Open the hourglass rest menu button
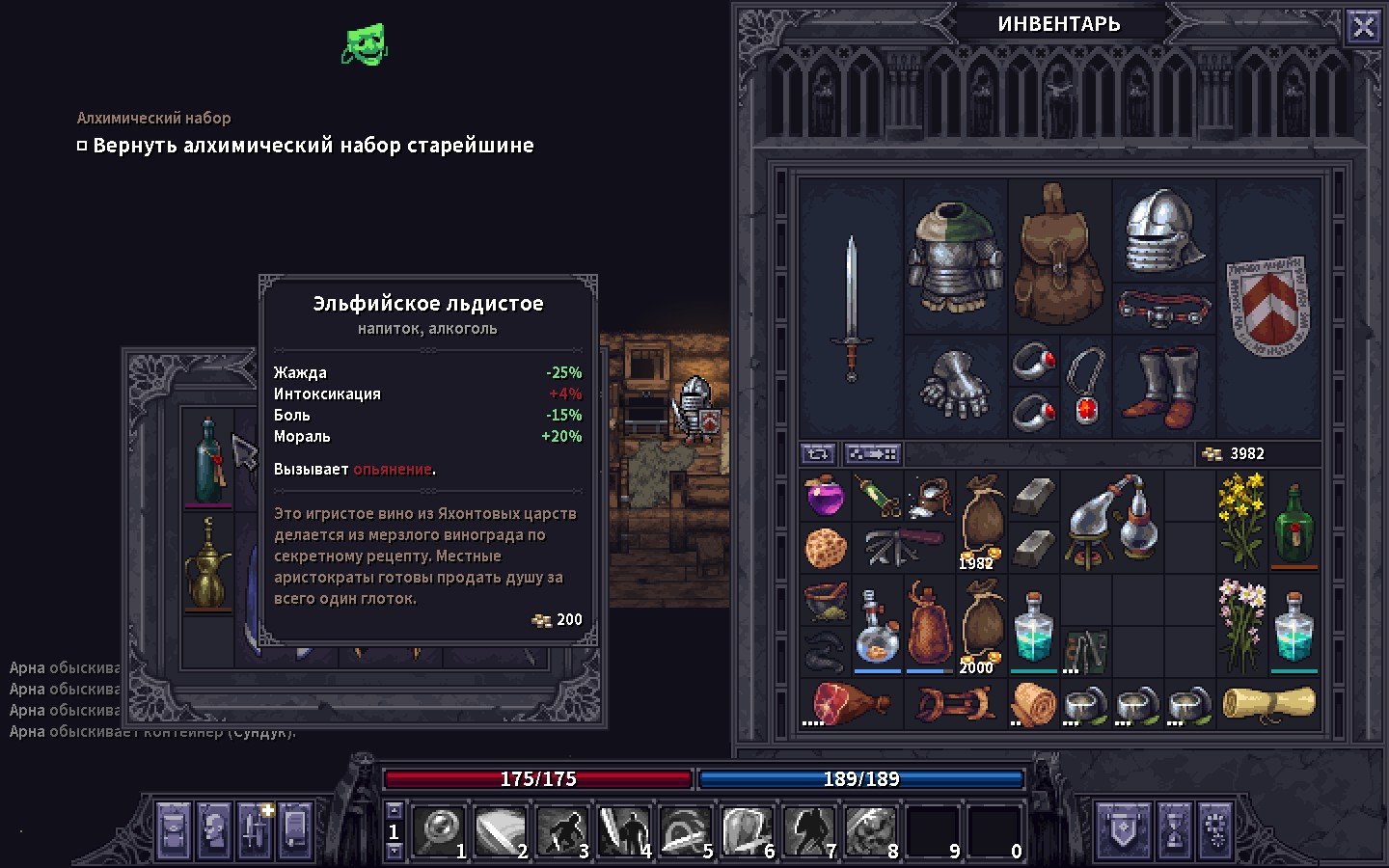The height and width of the screenshot is (868, 1389). click(1174, 829)
